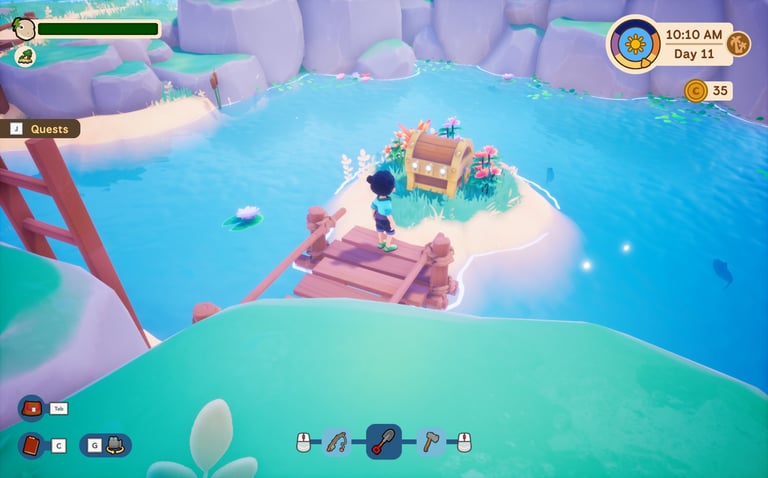Click the green island status icon
This screenshot has height=478, width=768.
click(24, 56)
